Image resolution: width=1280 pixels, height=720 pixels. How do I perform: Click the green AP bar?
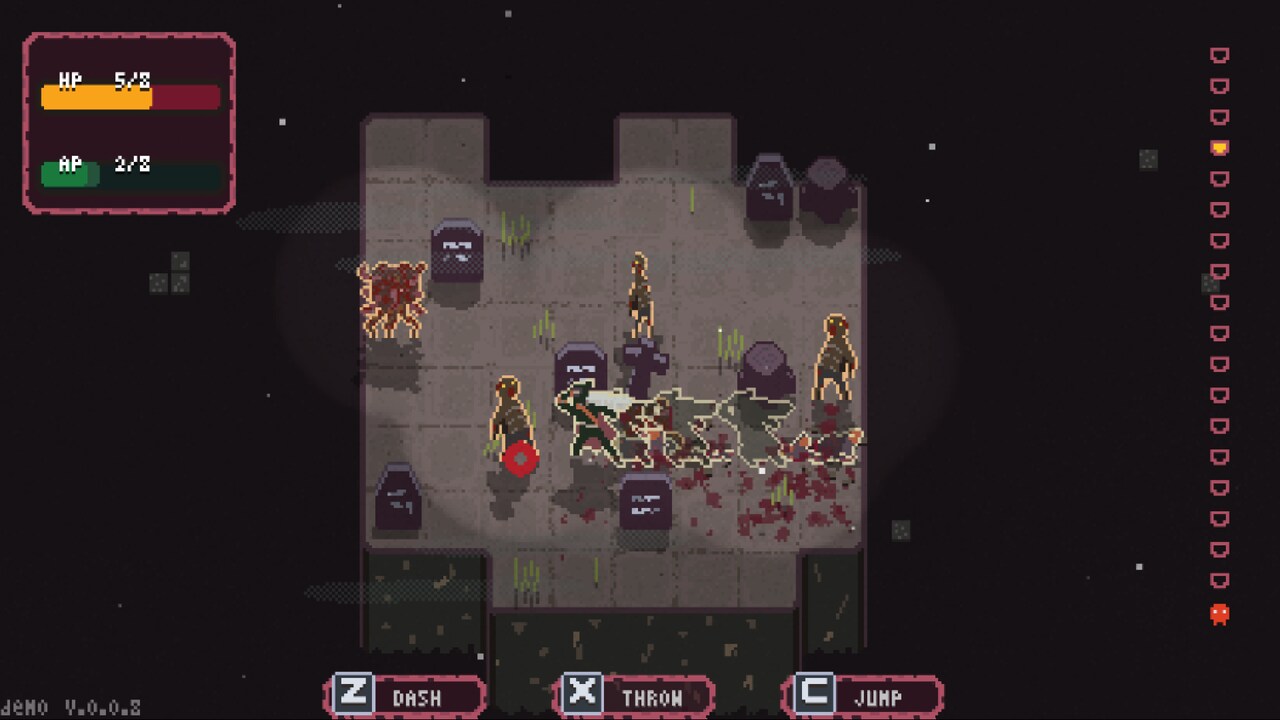pos(70,172)
